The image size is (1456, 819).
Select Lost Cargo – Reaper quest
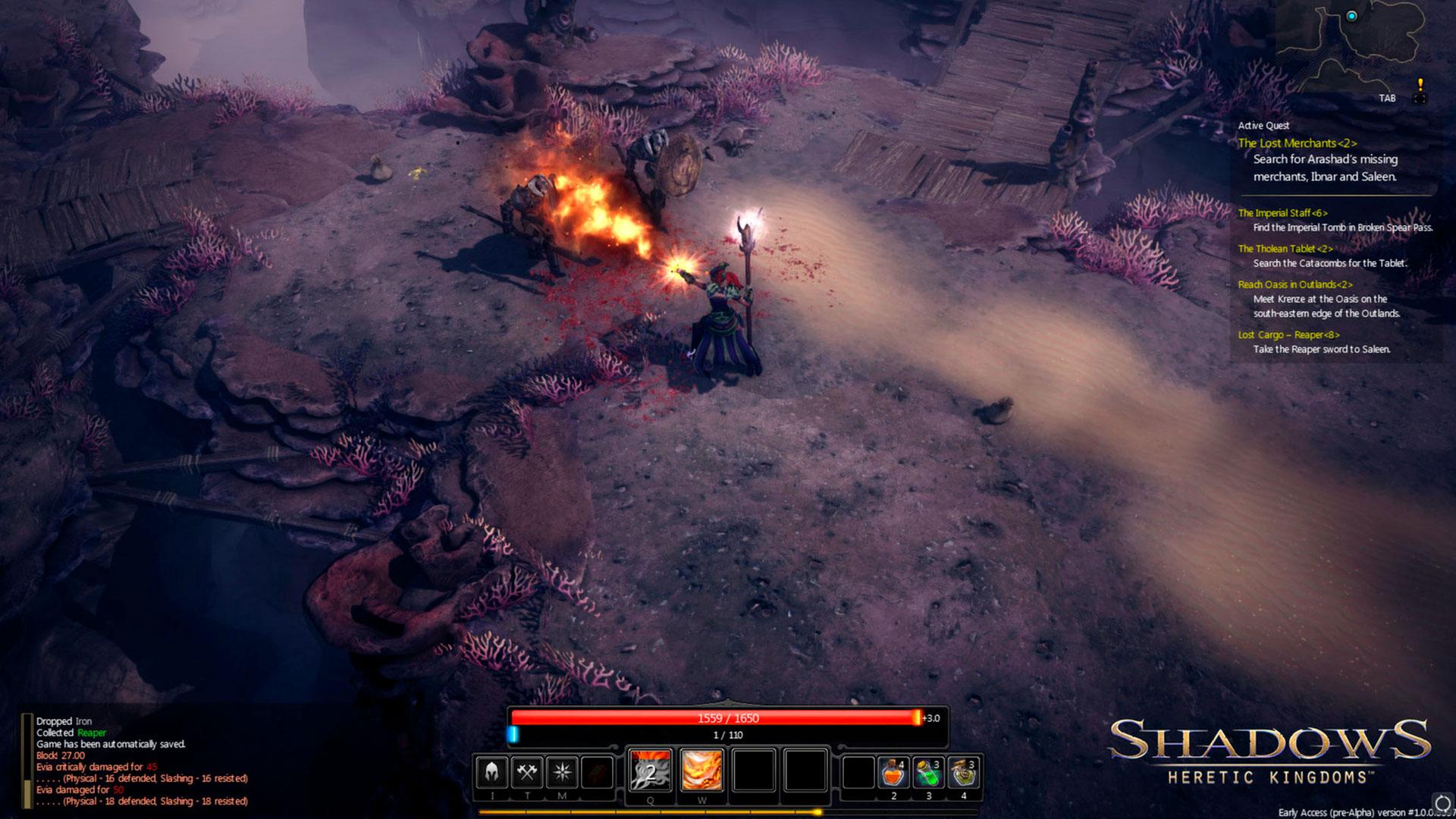(x=1288, y=334)
